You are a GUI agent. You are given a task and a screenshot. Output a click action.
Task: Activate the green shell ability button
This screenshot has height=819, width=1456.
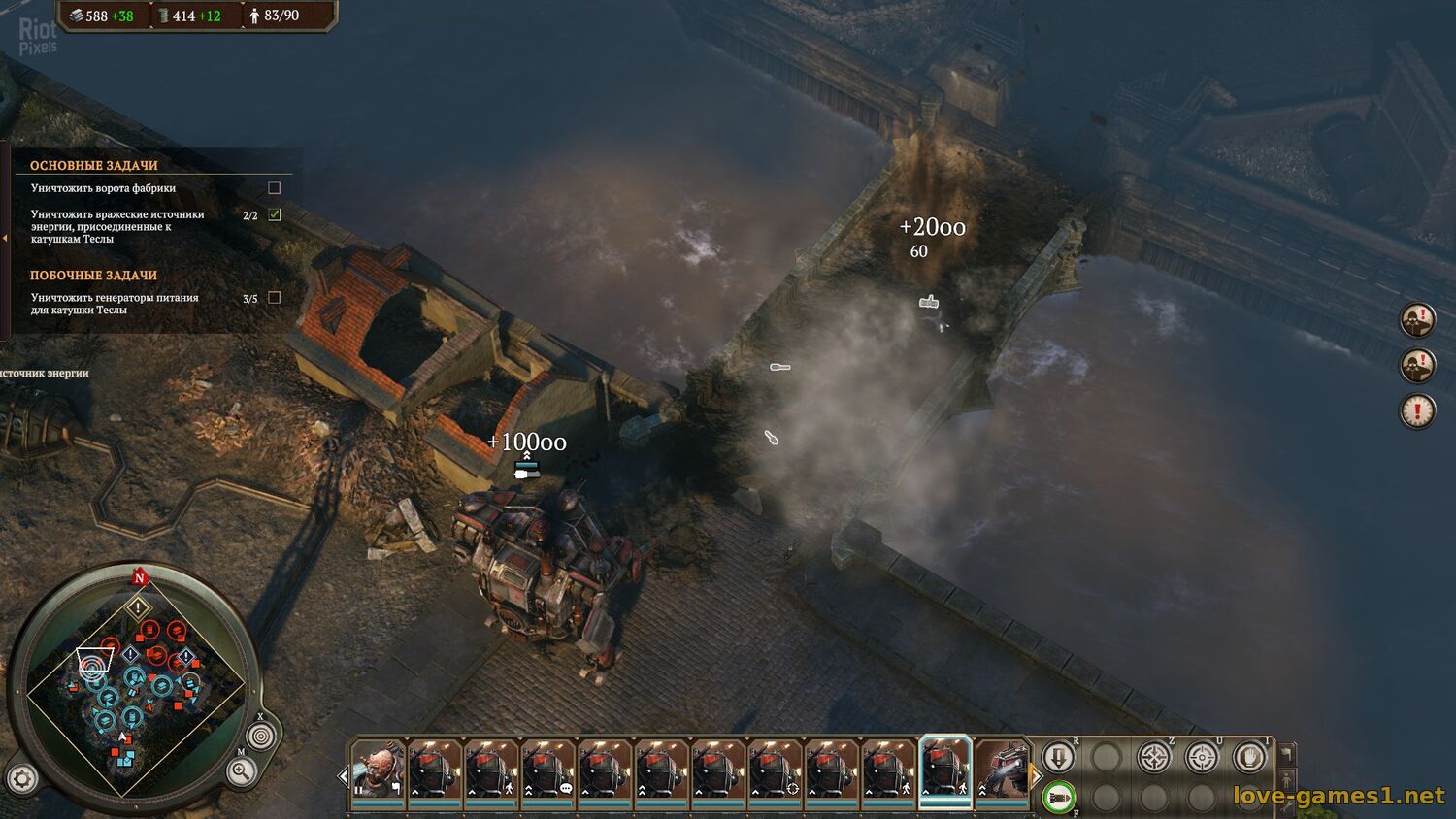(1059, 798)
